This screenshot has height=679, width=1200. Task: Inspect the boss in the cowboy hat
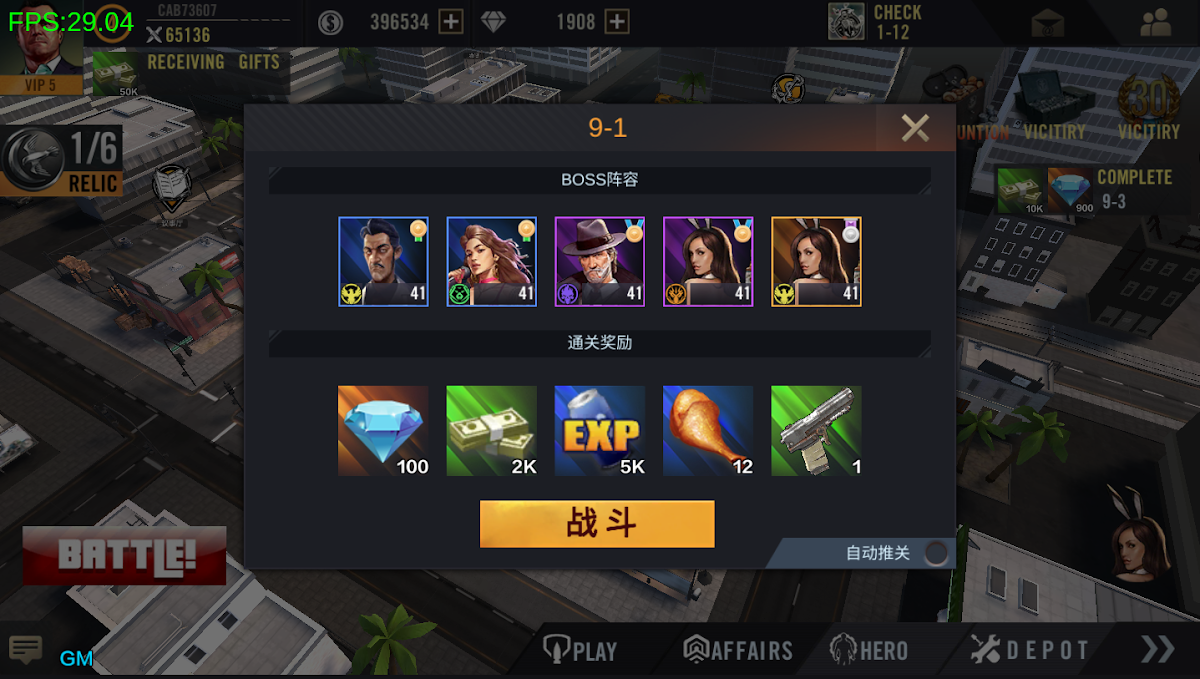tap(600, 262)
